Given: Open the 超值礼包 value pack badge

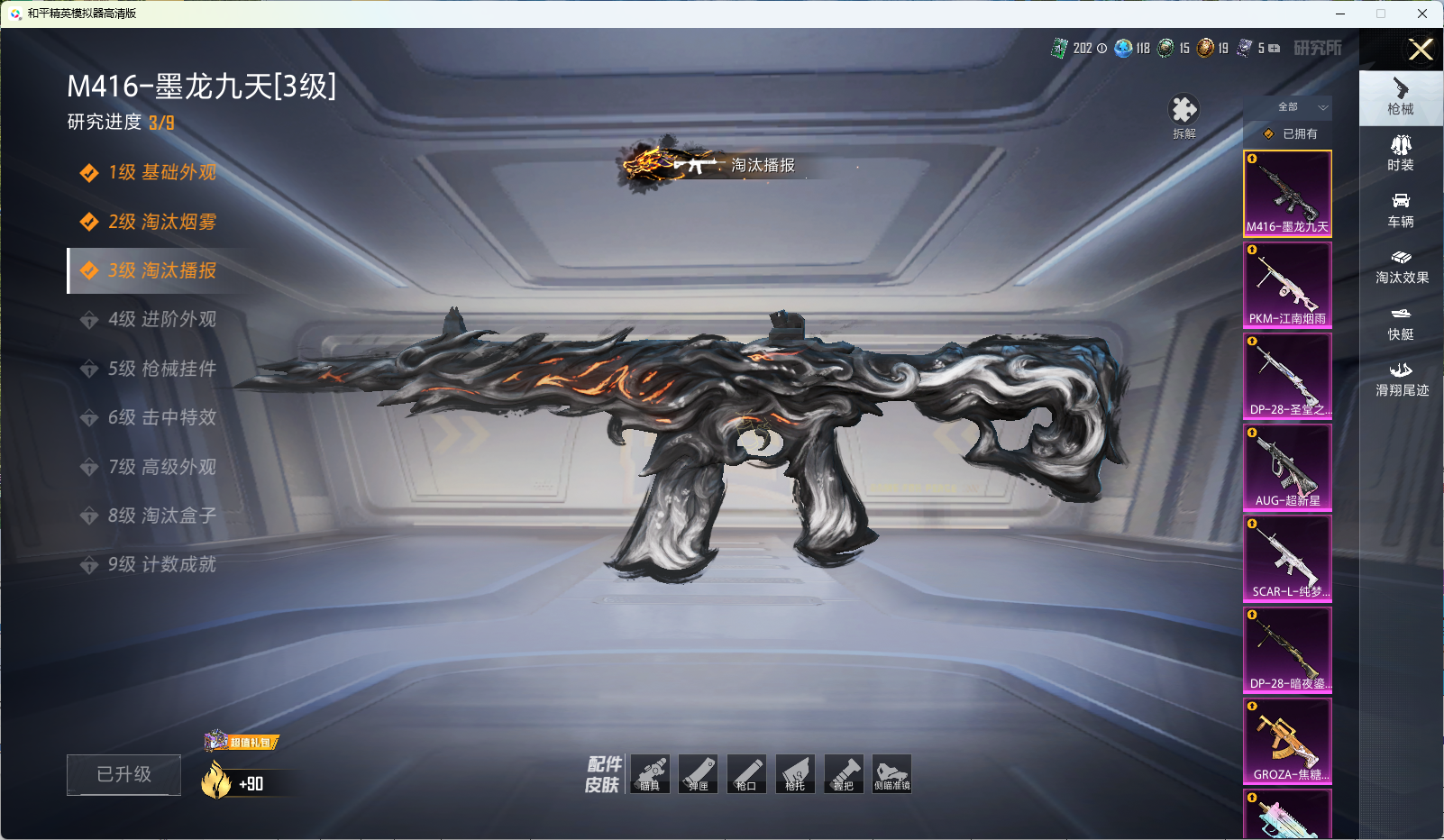Looking at the screenshot, I should [x=242, y=742].
